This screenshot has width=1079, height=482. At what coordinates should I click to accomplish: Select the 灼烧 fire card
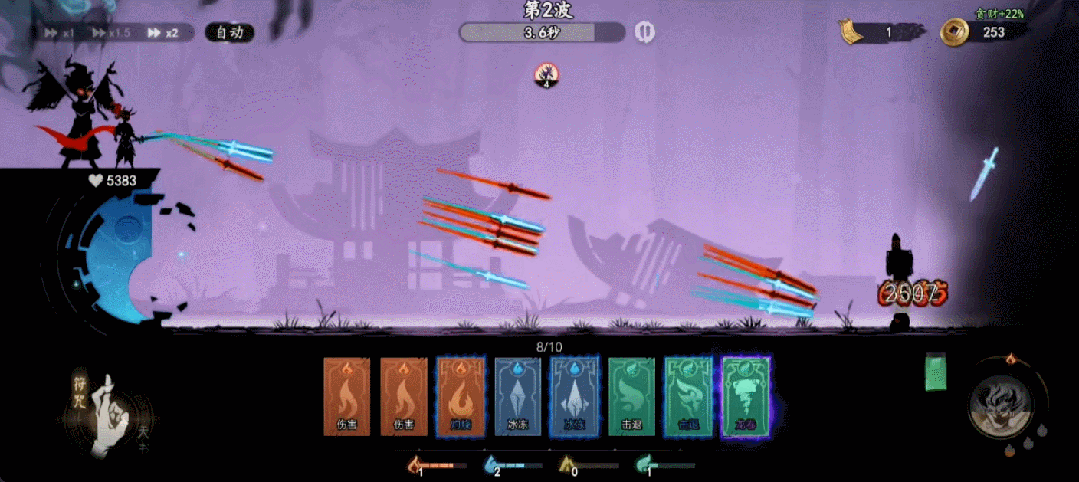click(460, 397)
